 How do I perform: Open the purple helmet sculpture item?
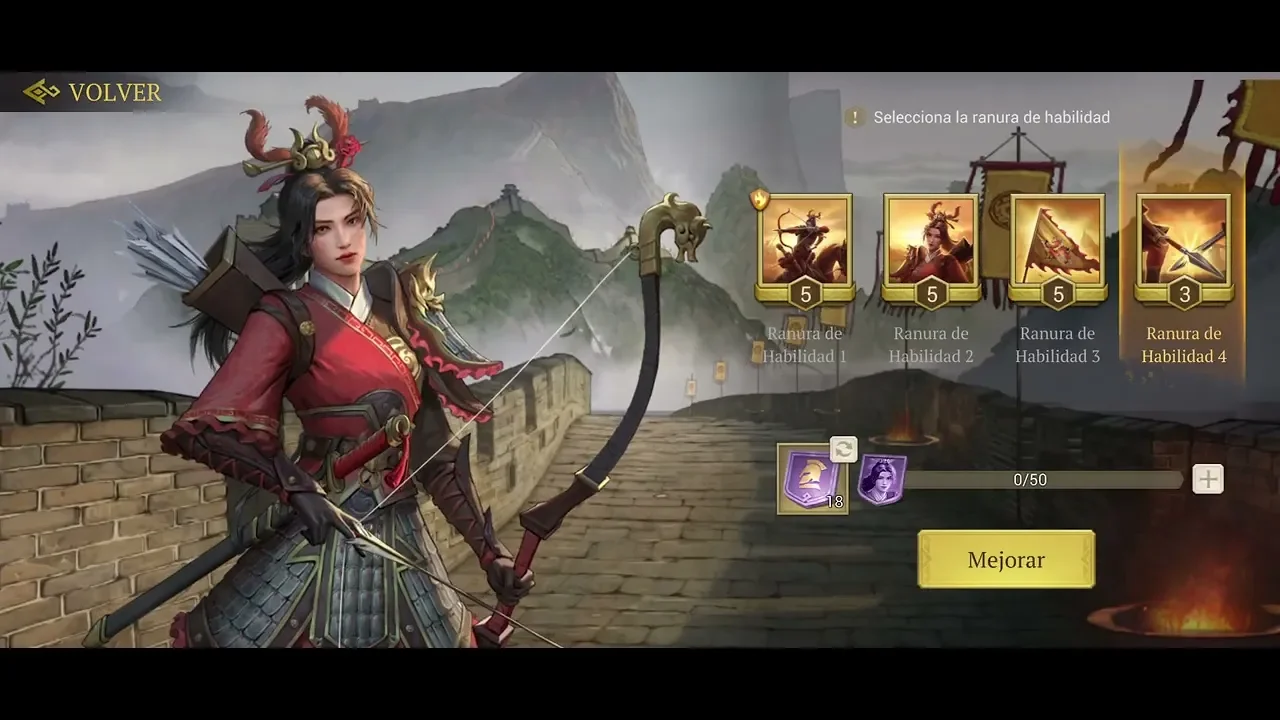pyautogui.click(x=811, y=482)
